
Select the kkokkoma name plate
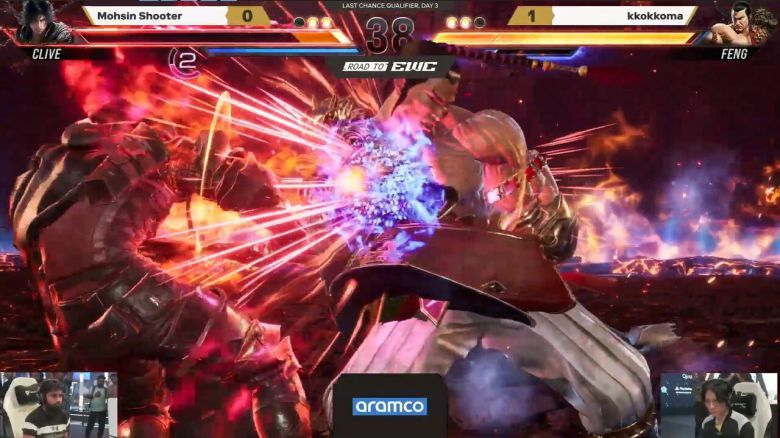click(x=624, y=16)
